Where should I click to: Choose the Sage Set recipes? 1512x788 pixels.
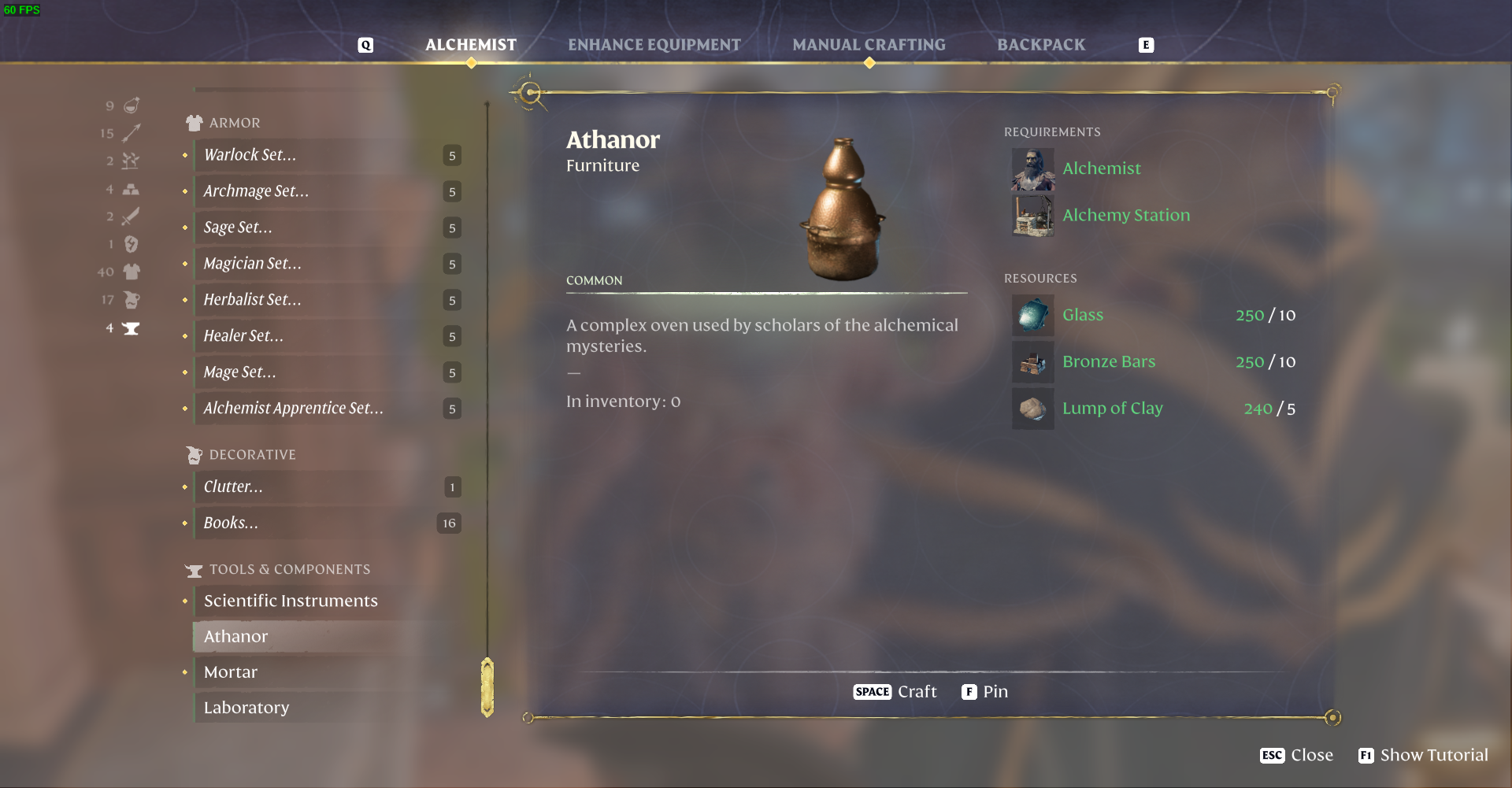tap(238, 228)
